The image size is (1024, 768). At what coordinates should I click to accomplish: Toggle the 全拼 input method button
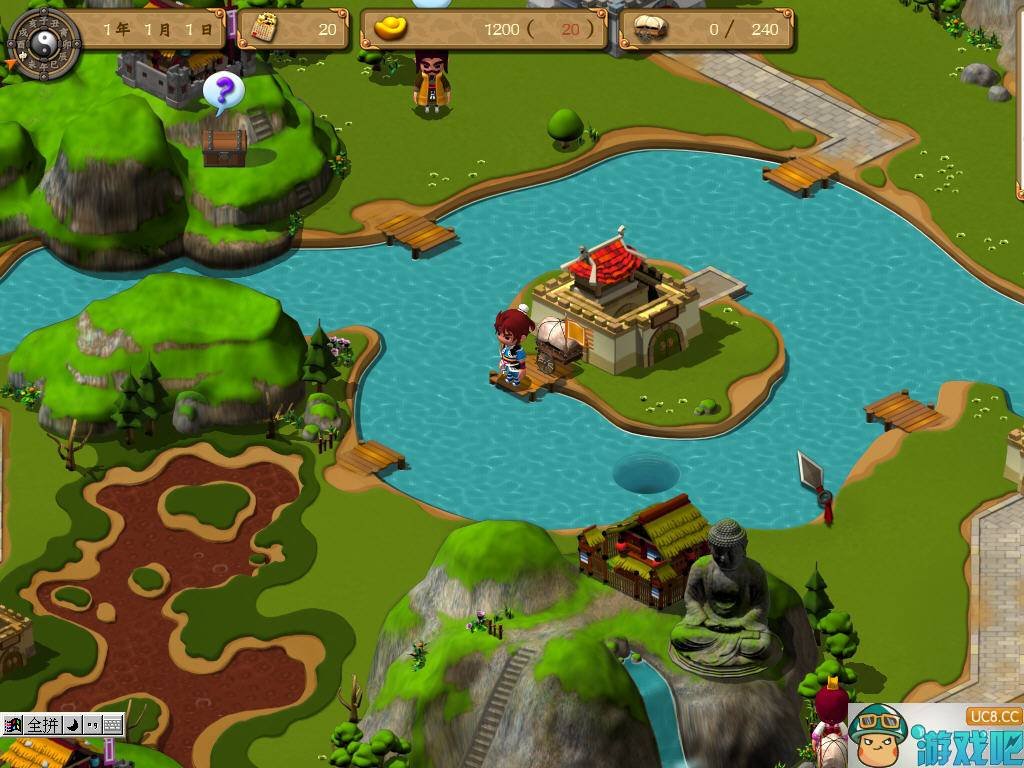coord(43,725)
